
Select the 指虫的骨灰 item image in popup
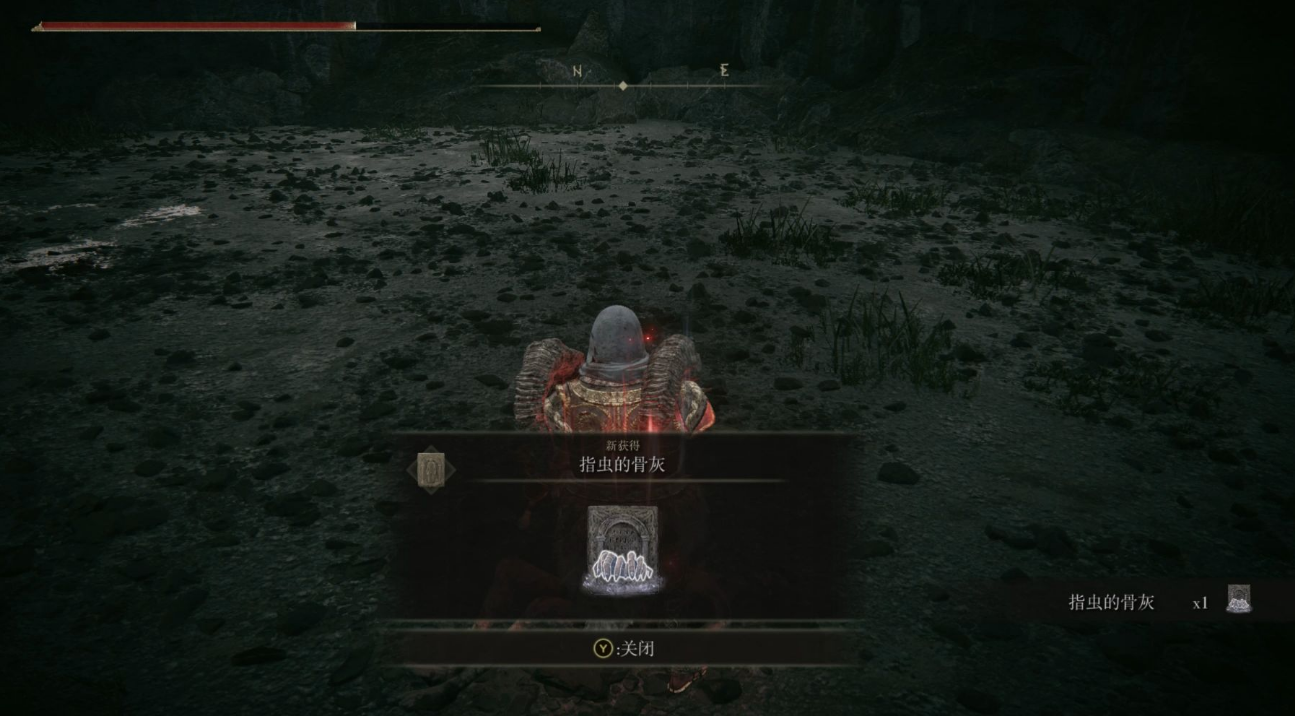tap(622, 551)
